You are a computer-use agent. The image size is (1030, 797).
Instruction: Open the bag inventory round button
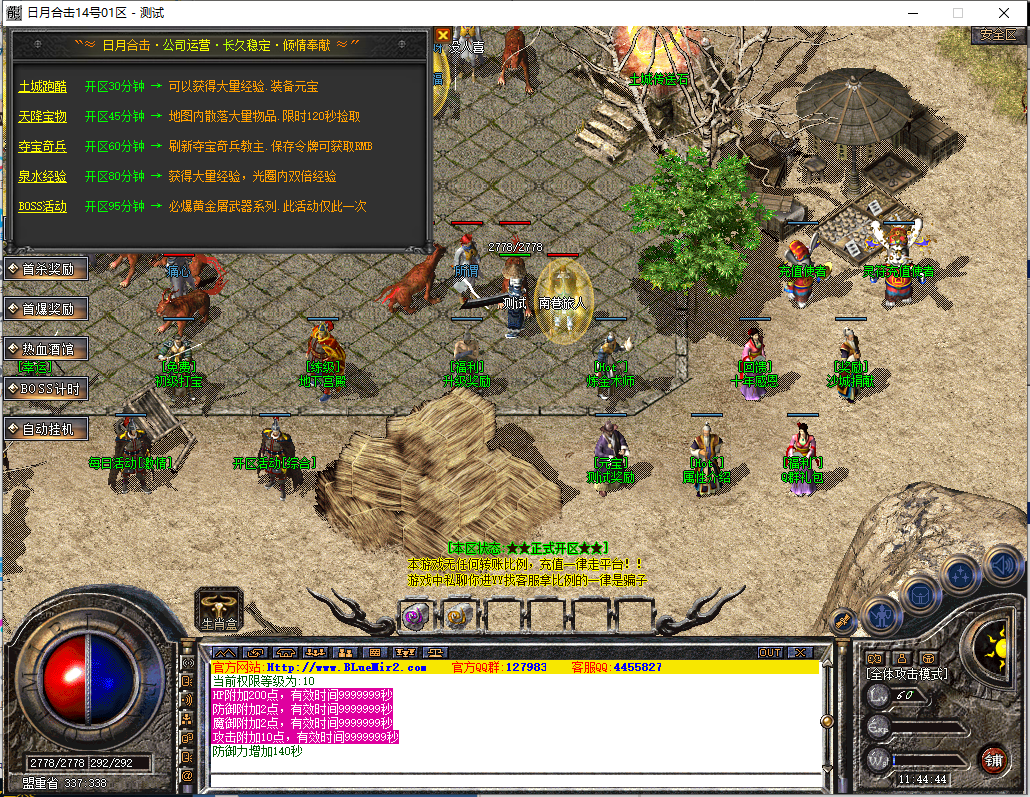pos(920,594)
